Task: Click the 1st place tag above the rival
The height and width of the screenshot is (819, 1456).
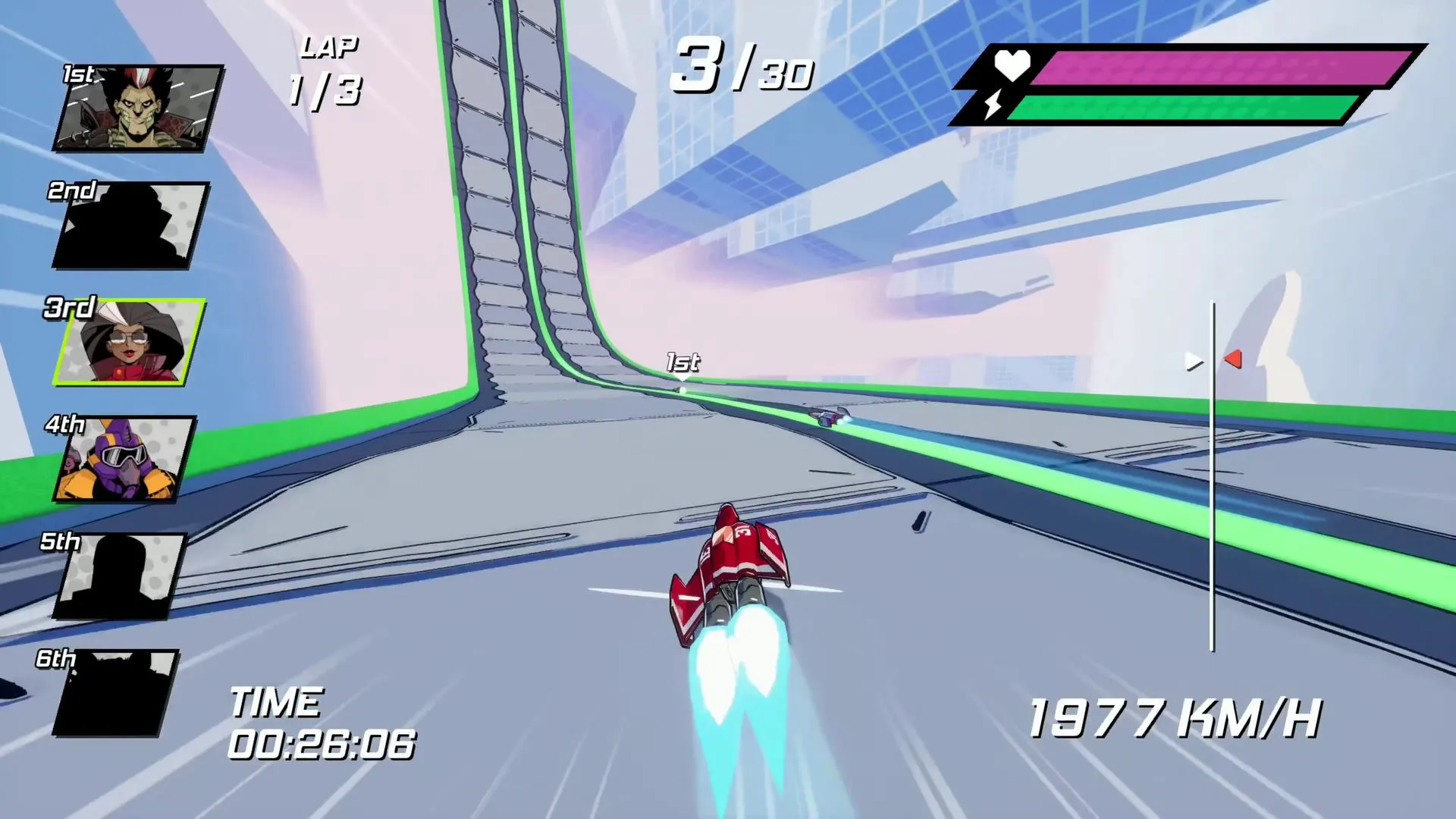Action: (682, 362)
